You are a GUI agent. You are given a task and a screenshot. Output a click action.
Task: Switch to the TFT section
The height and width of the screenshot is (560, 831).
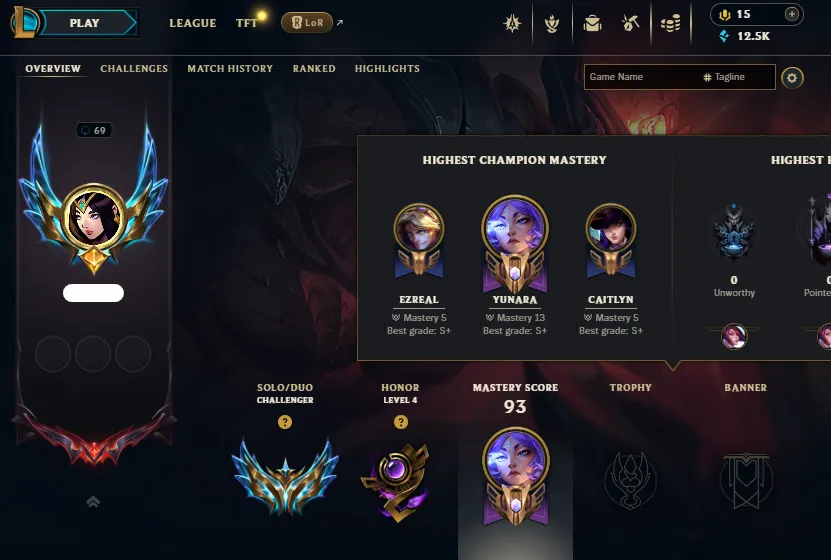[x=246, y=23]
